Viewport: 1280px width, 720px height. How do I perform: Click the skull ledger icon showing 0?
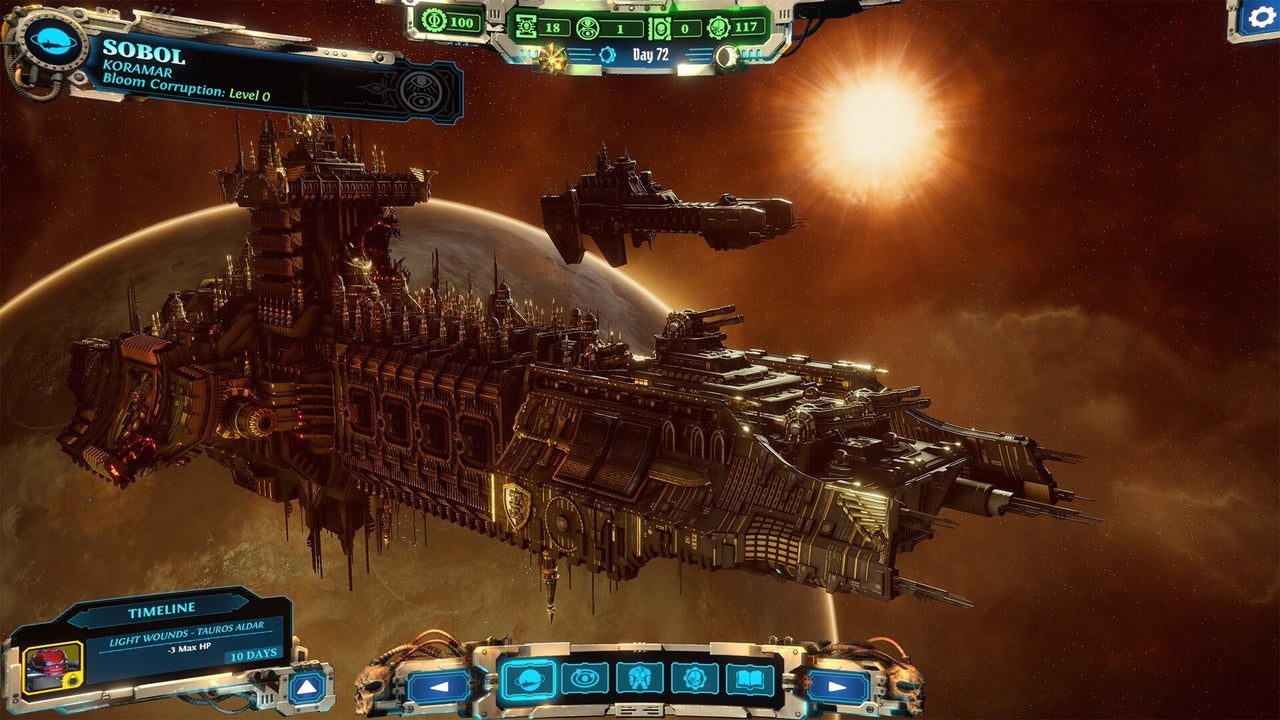660,27
